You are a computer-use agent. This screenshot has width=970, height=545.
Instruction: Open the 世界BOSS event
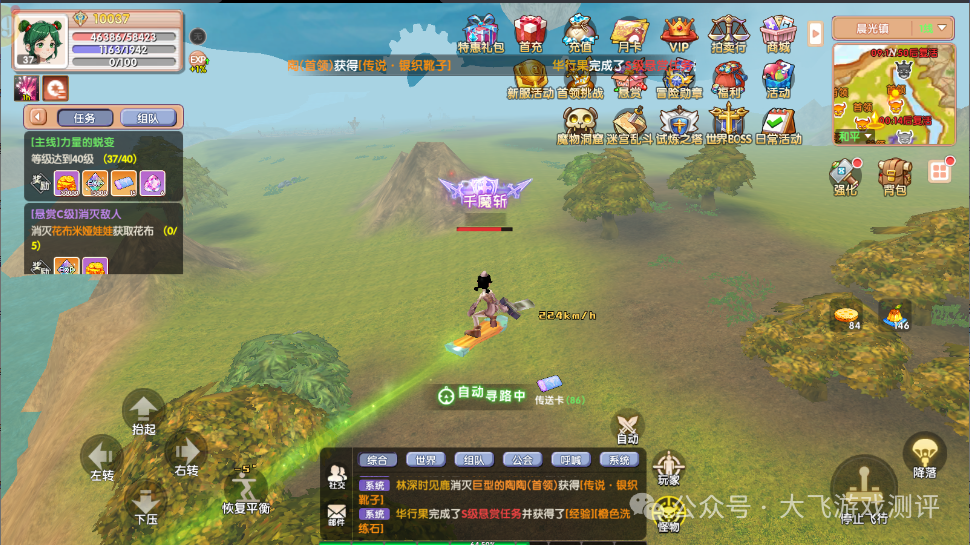pyautogui.click(x=728, y=124)
